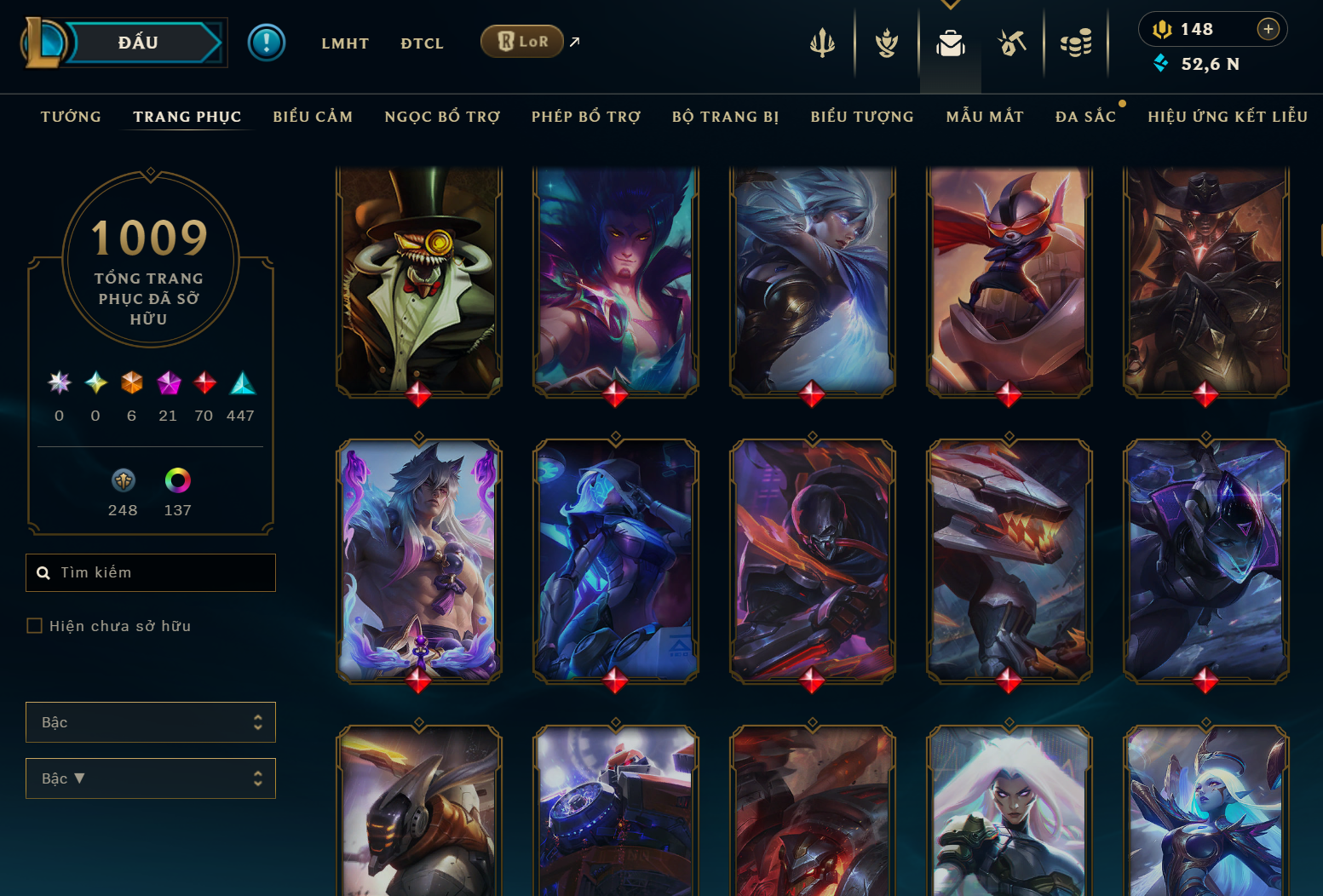Screen dimensions: 1323x896
Task: Click inside the Tìm kiếm search field
Action: (x=150, y=572)
